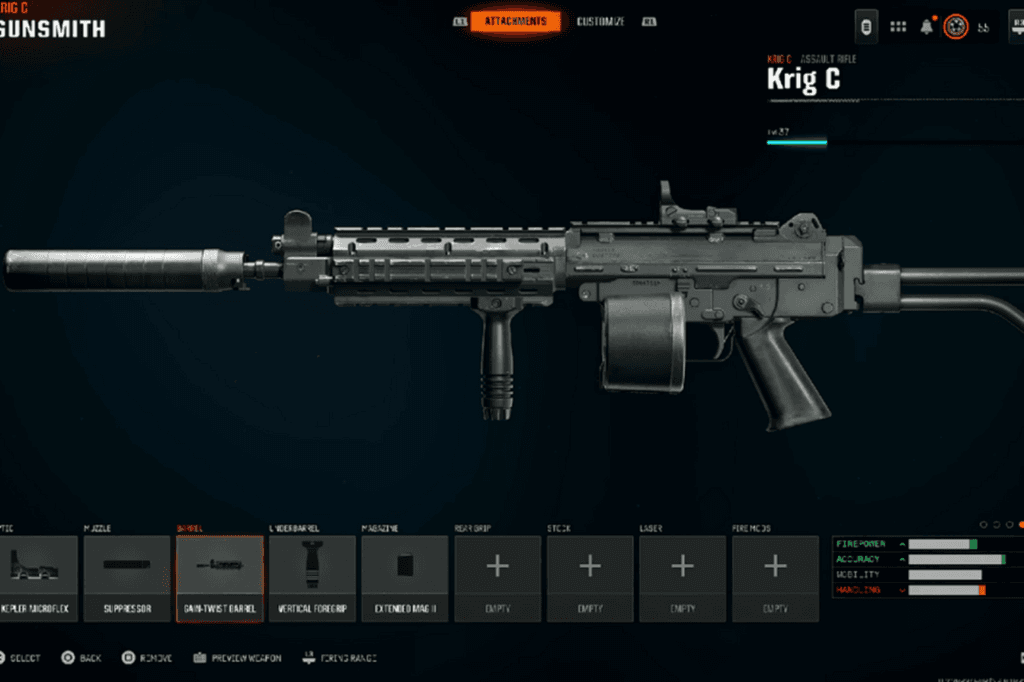The width and height of the screenshot is (1024, 682).
Task: Open the notifications bell
Action: [x=926, y=26]
